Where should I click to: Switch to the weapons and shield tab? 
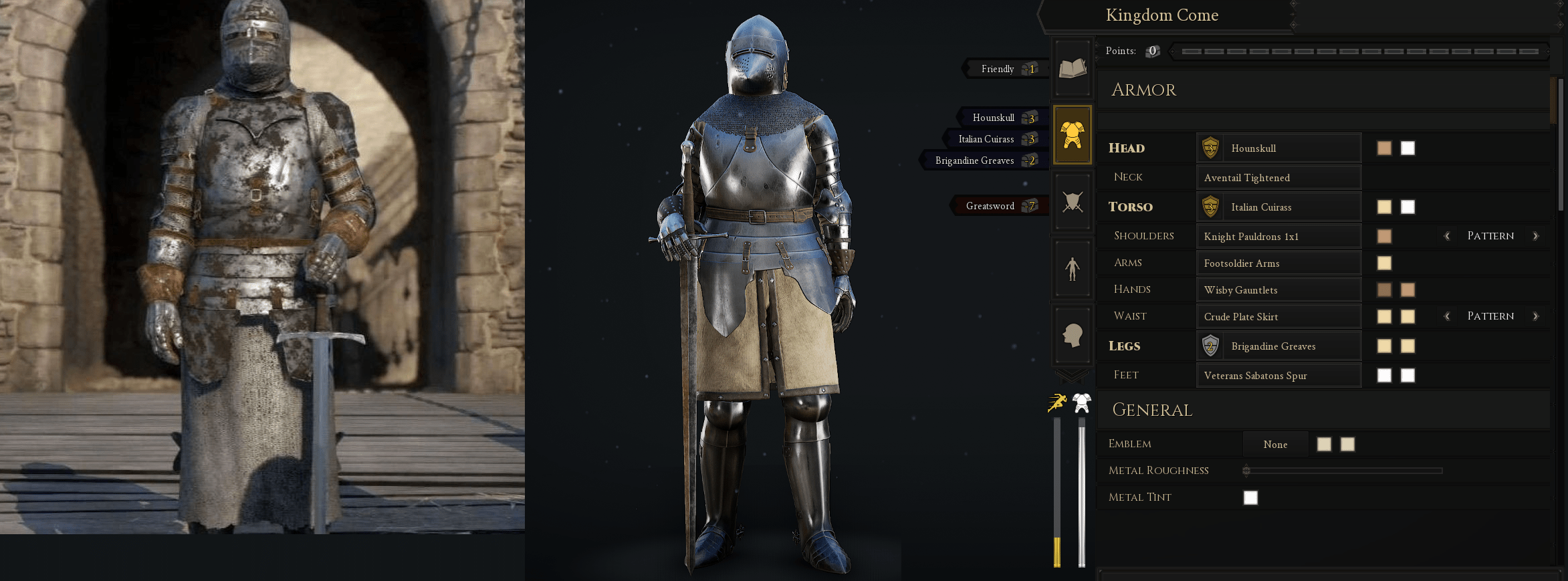[1072, 201]
